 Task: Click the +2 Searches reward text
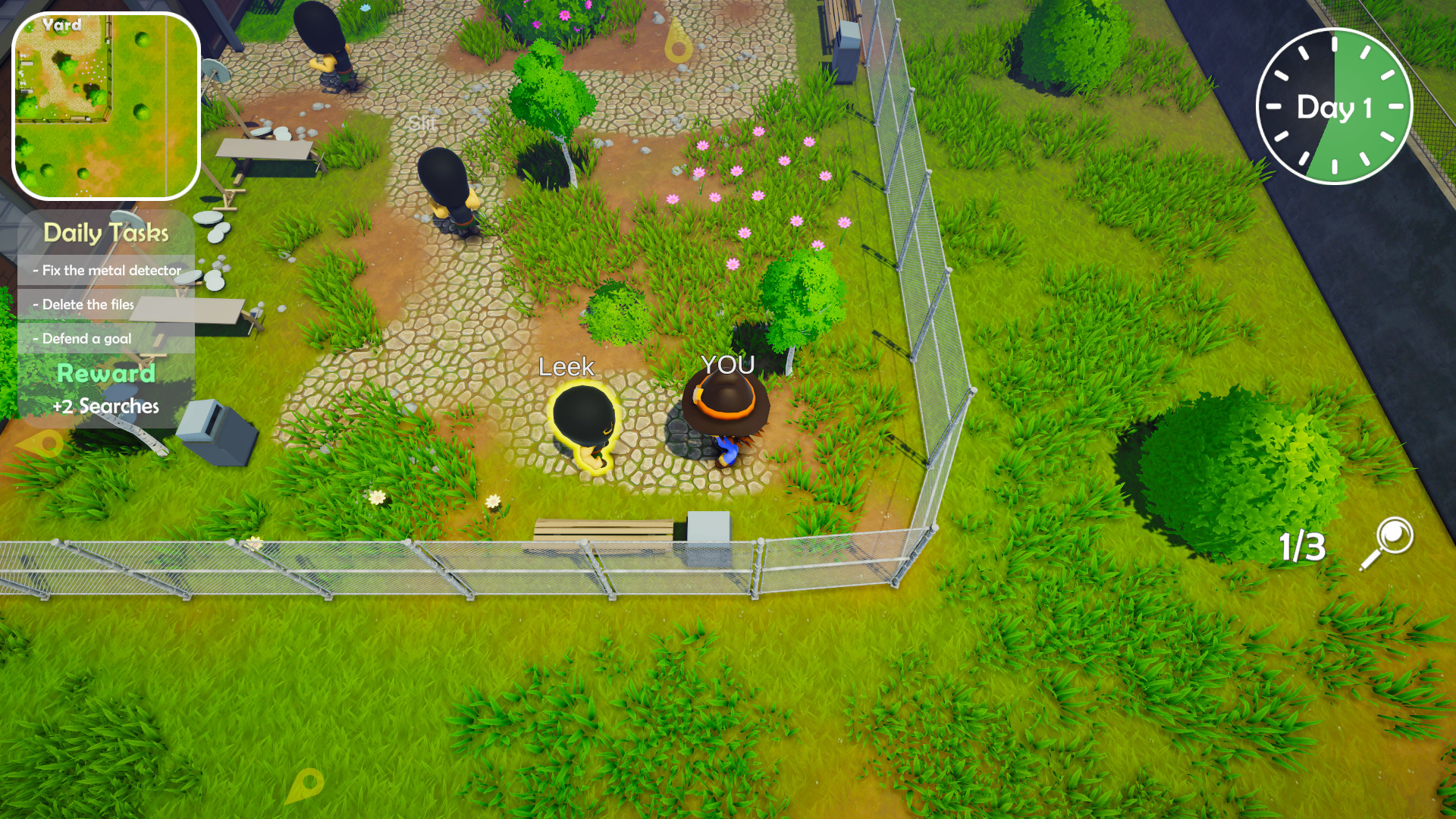(106, 406)
